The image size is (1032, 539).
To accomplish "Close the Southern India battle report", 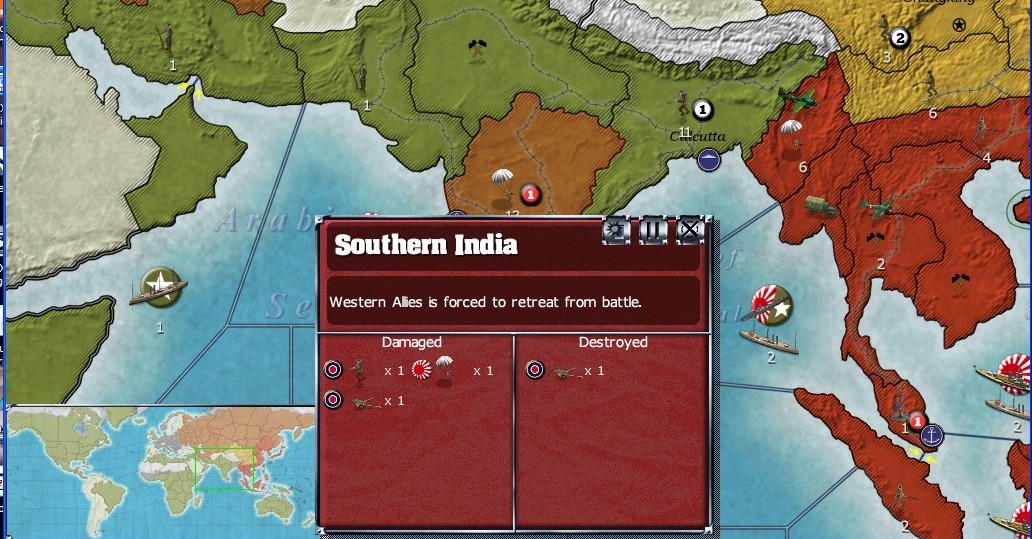I will click(690, 231).
